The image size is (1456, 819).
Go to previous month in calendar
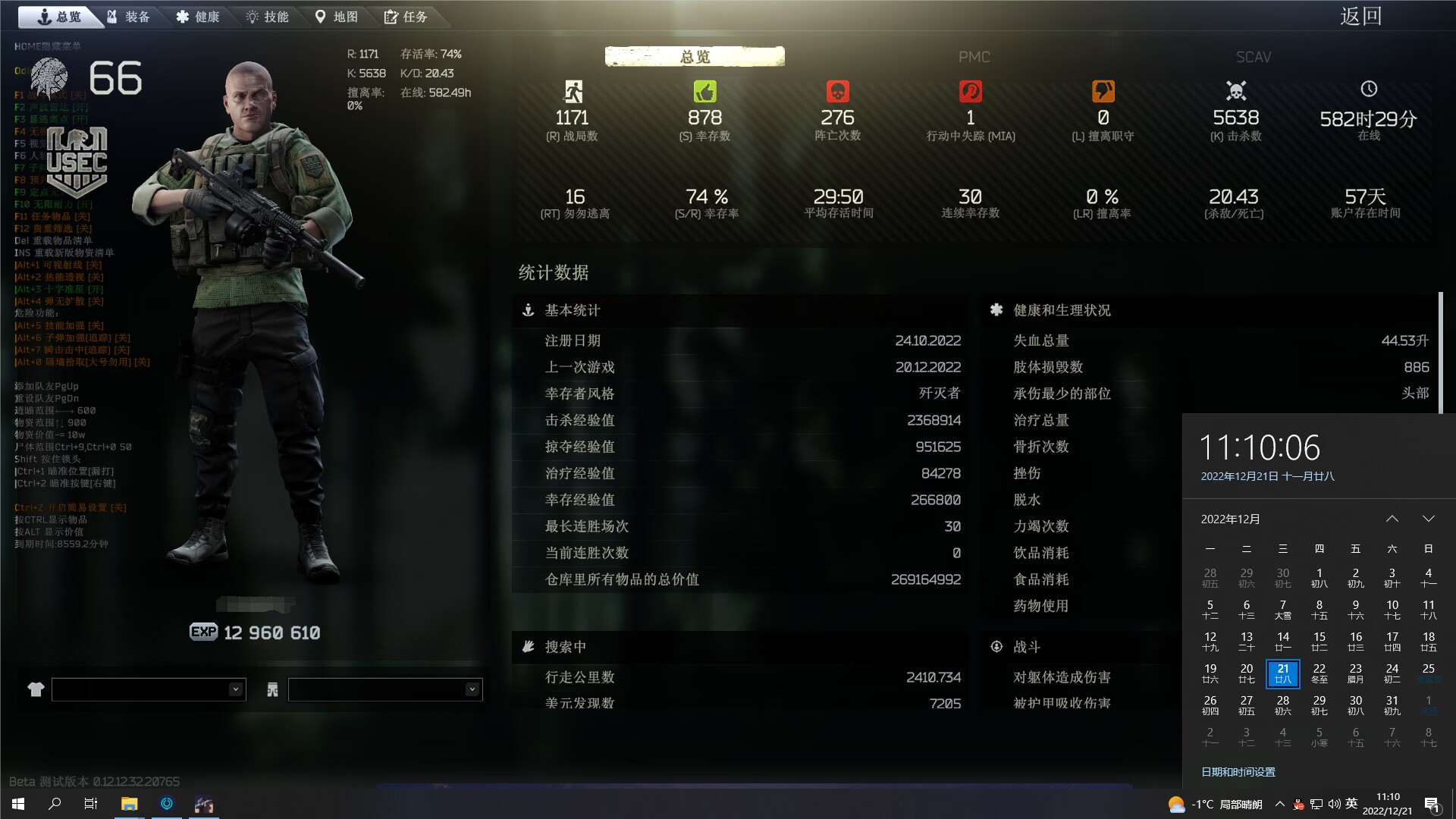tap(1392, 519)
